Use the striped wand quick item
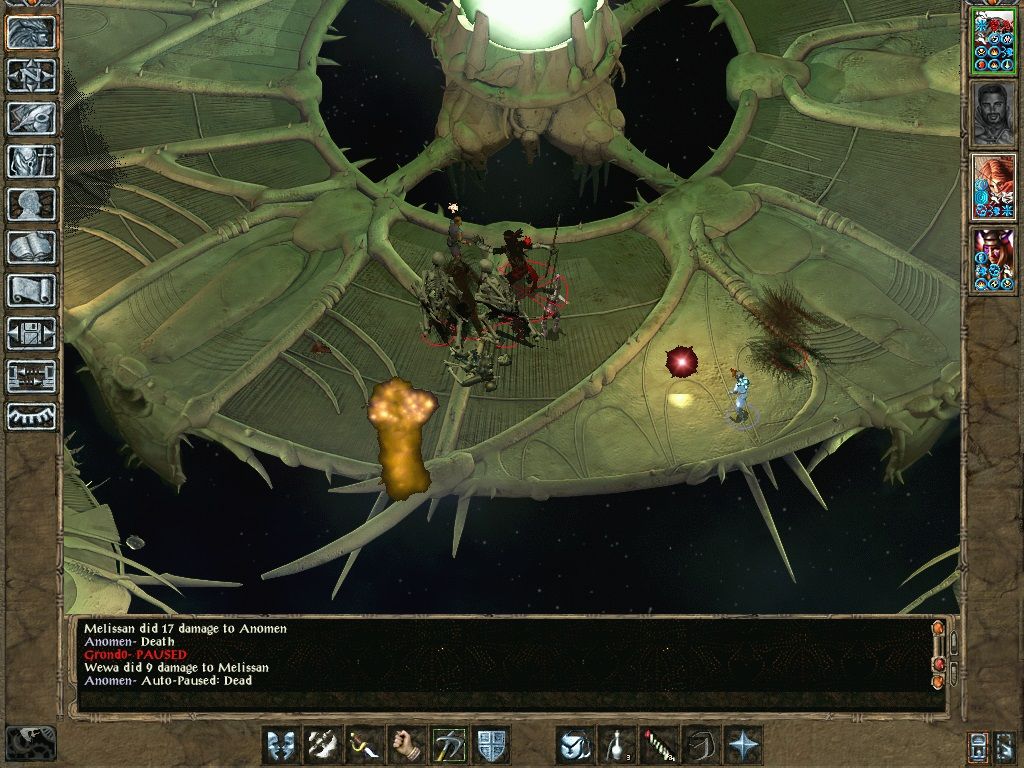The height and width of the screenshot is (768, 1024). [660, 745]
